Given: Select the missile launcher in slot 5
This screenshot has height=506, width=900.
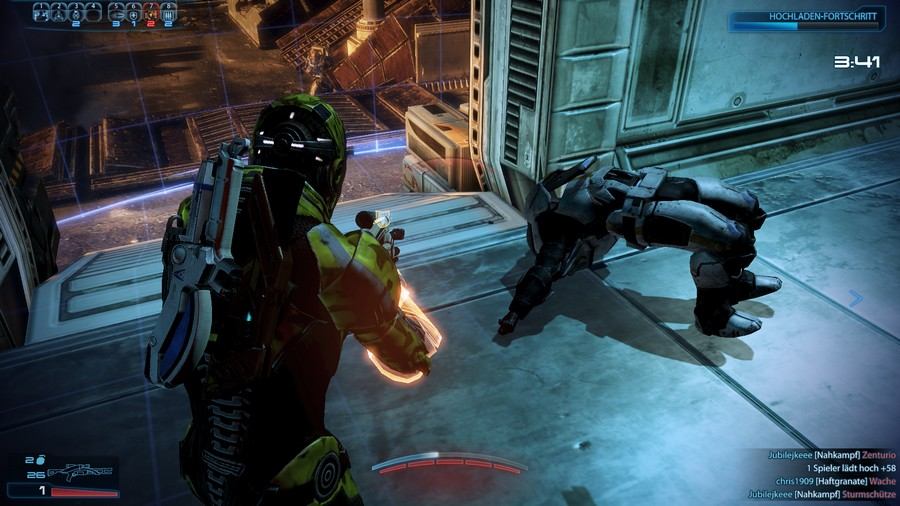Looking at the screenshot, I should 117,15.
